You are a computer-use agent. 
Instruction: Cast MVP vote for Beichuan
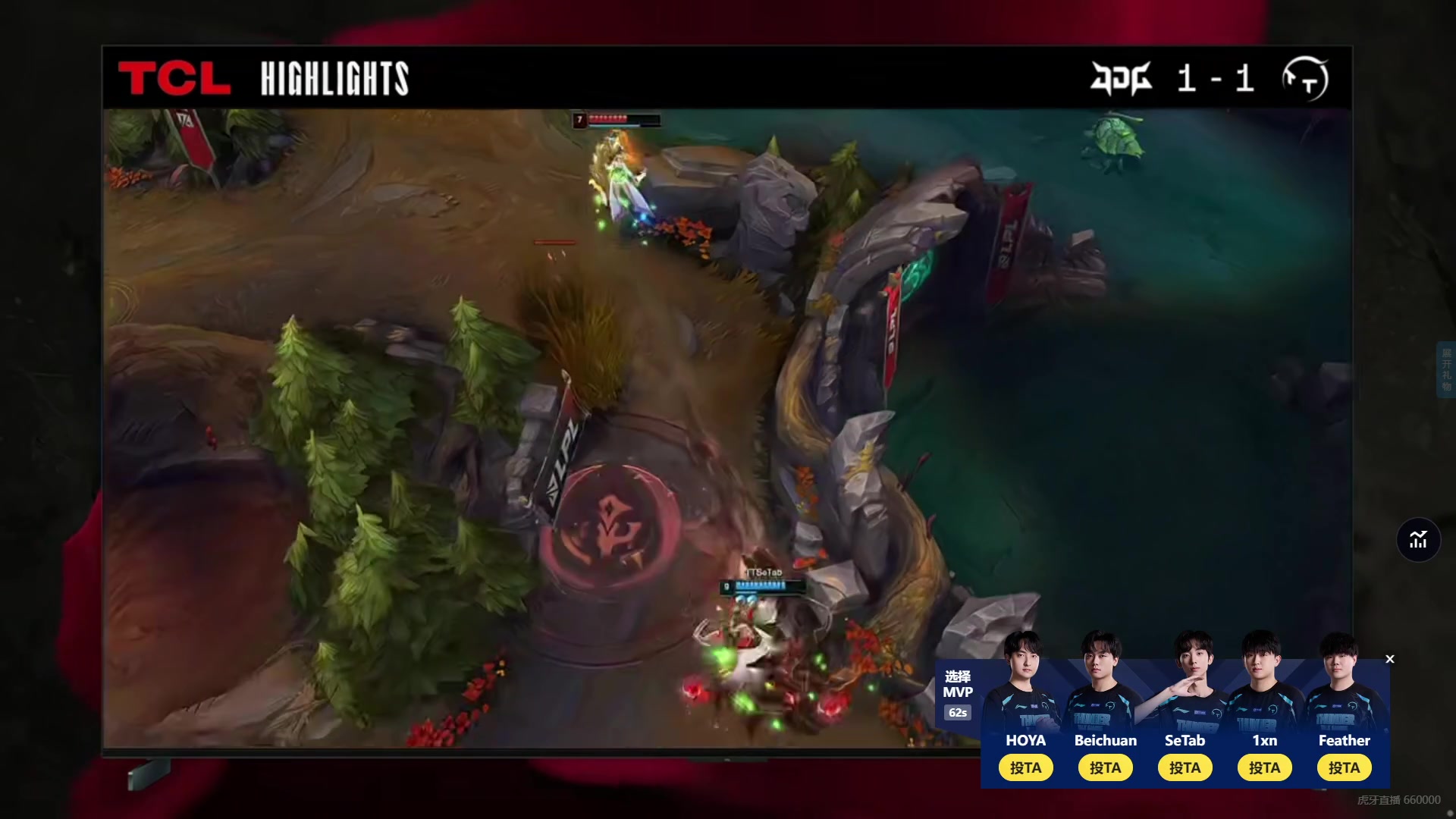[1105, 767]
